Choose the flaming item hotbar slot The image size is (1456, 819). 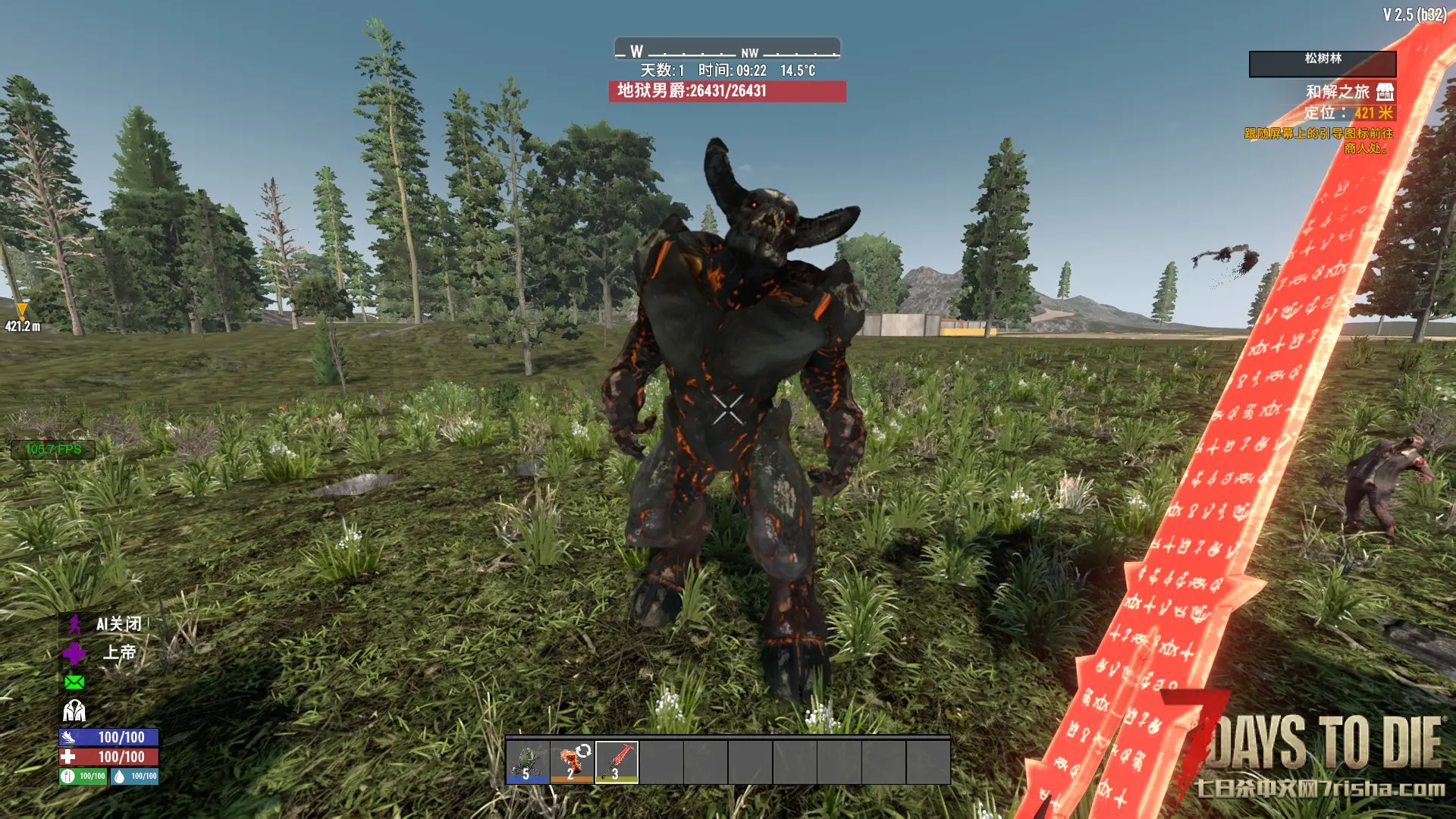[x=572, y=761]
